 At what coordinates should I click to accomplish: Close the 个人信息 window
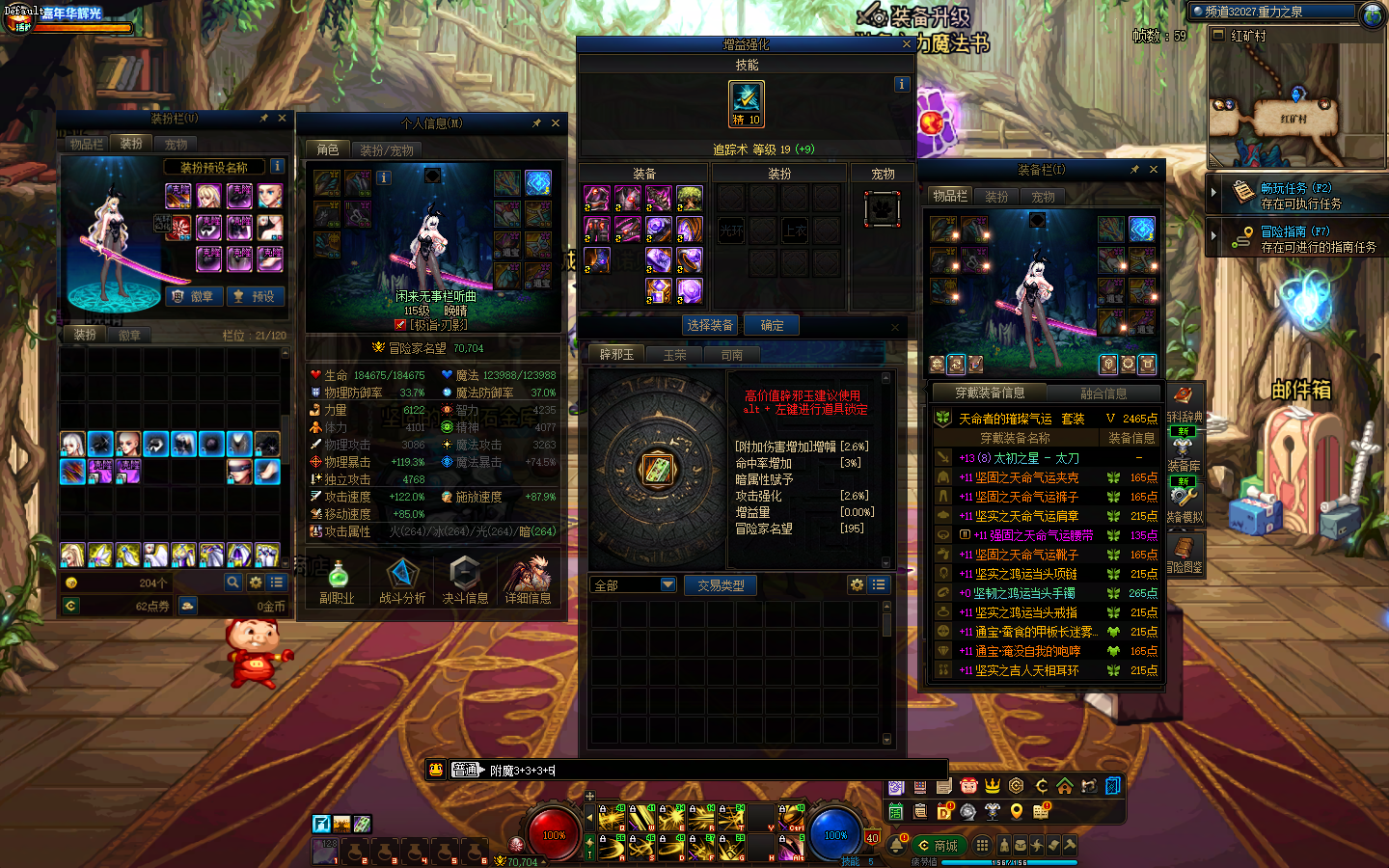[x=556, y=123]
